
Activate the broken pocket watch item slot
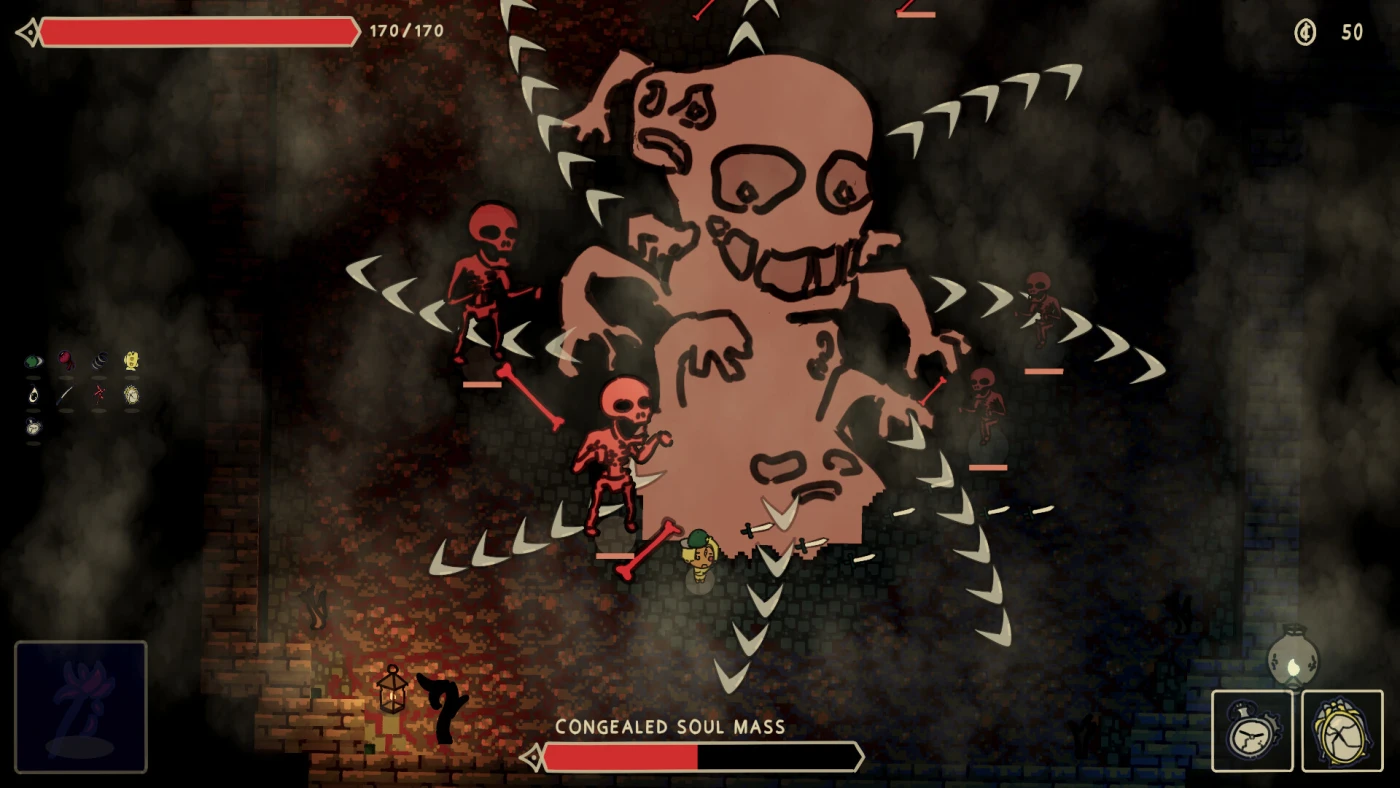click(x=1252, y=730)
